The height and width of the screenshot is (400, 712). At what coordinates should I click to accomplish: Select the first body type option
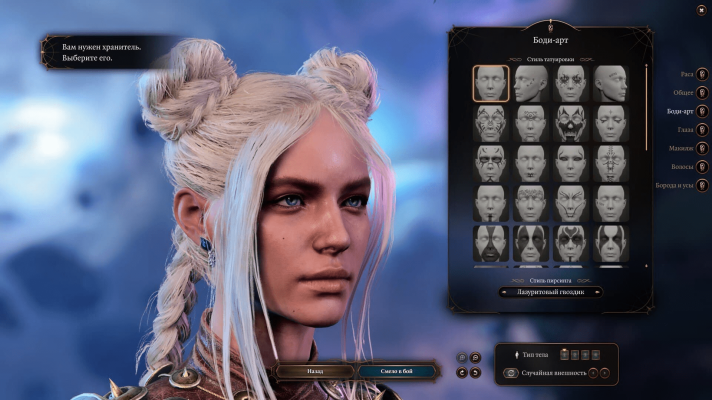point(566,354)
